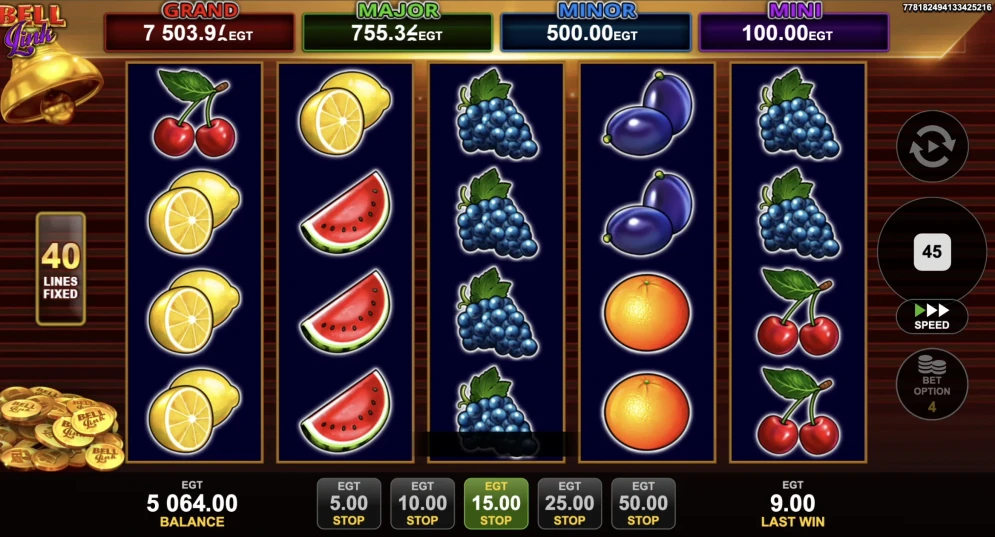Click the Grand jackpot display
Screen dimensions: 995x537
pos(200,32)
